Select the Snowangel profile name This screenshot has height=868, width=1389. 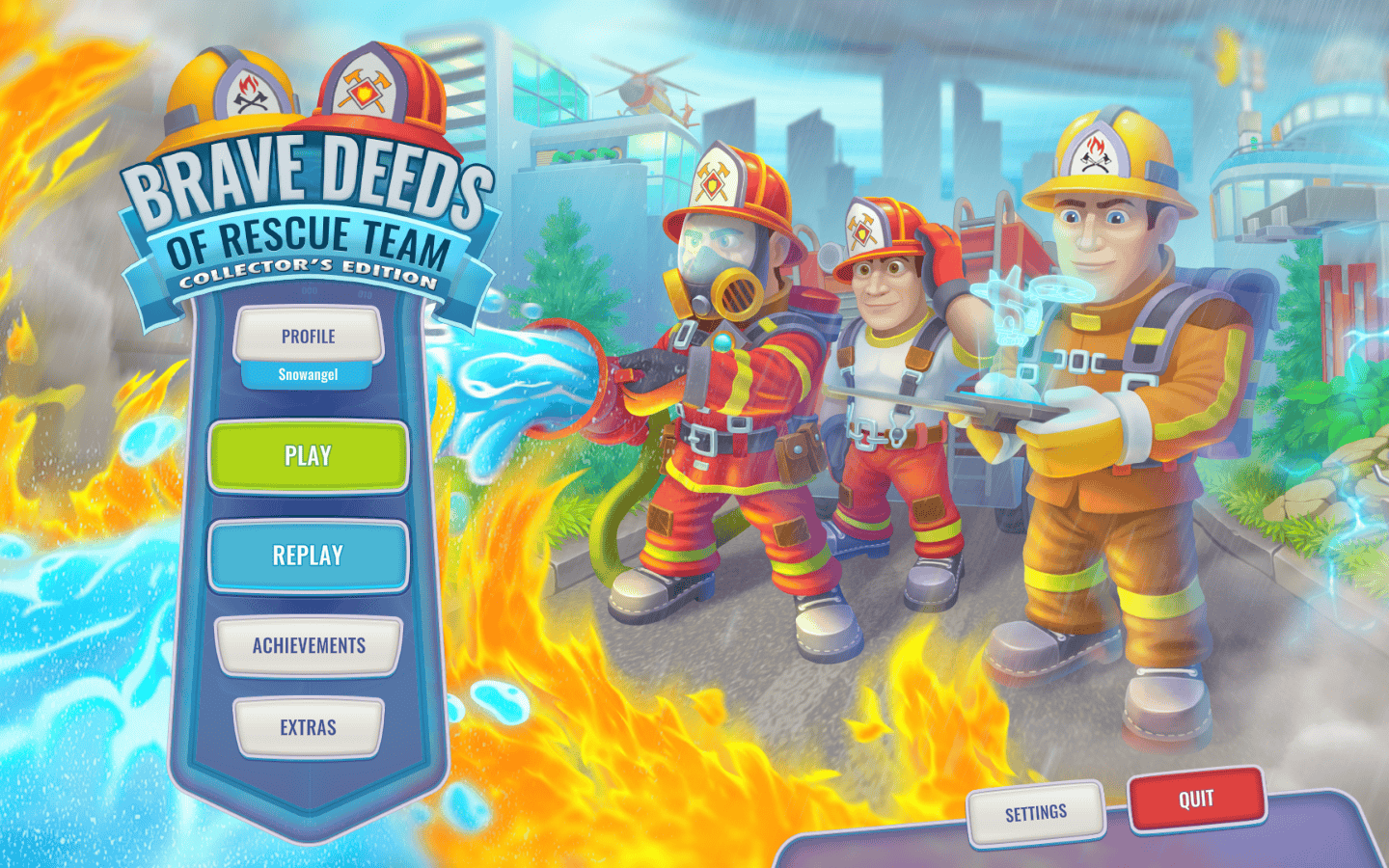click(307, 376)
